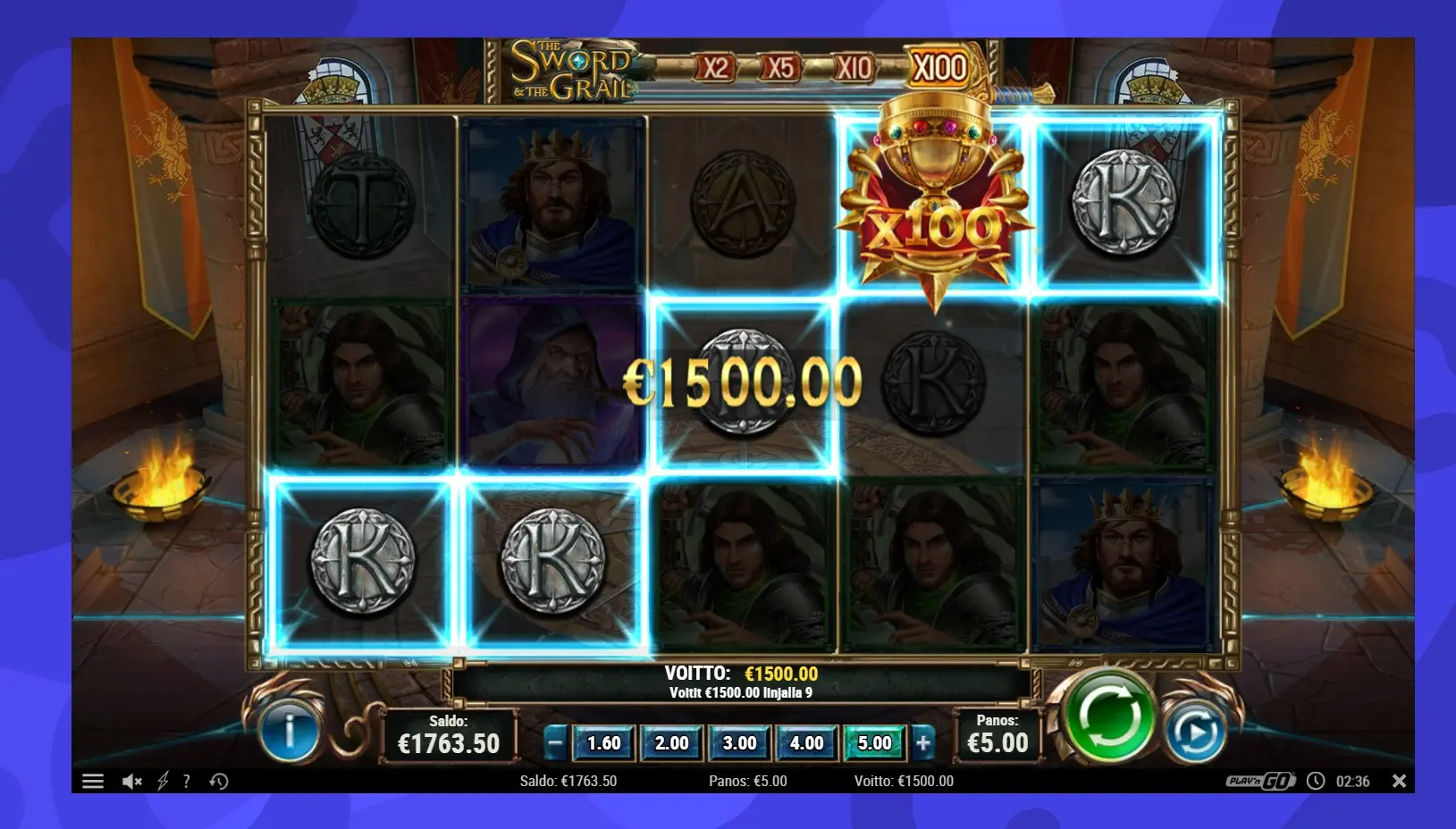Show the game history icon
1456x829 pixels.
tap(219, 782)
